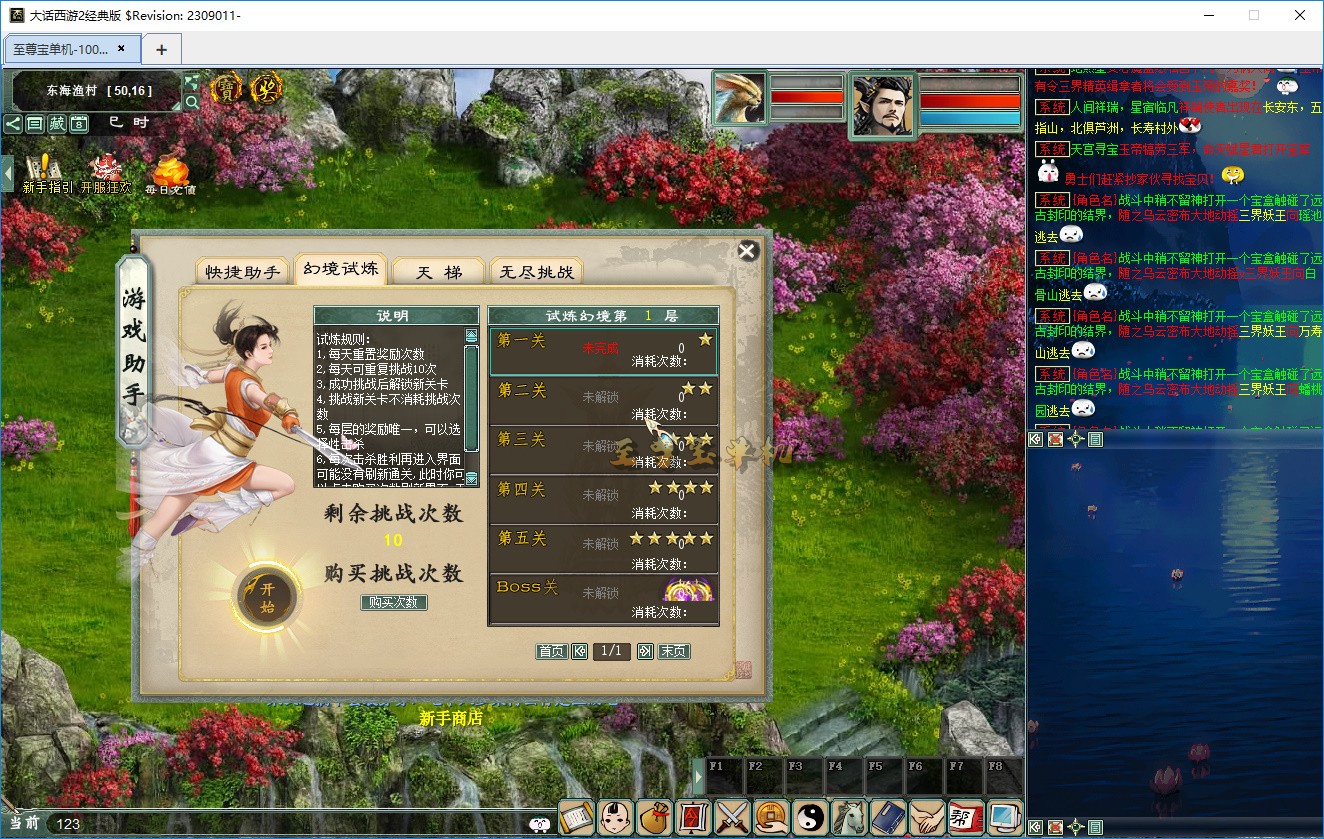1324x839 pixels.
Task: Go to first page with 首页
Action: coord(551,651)
